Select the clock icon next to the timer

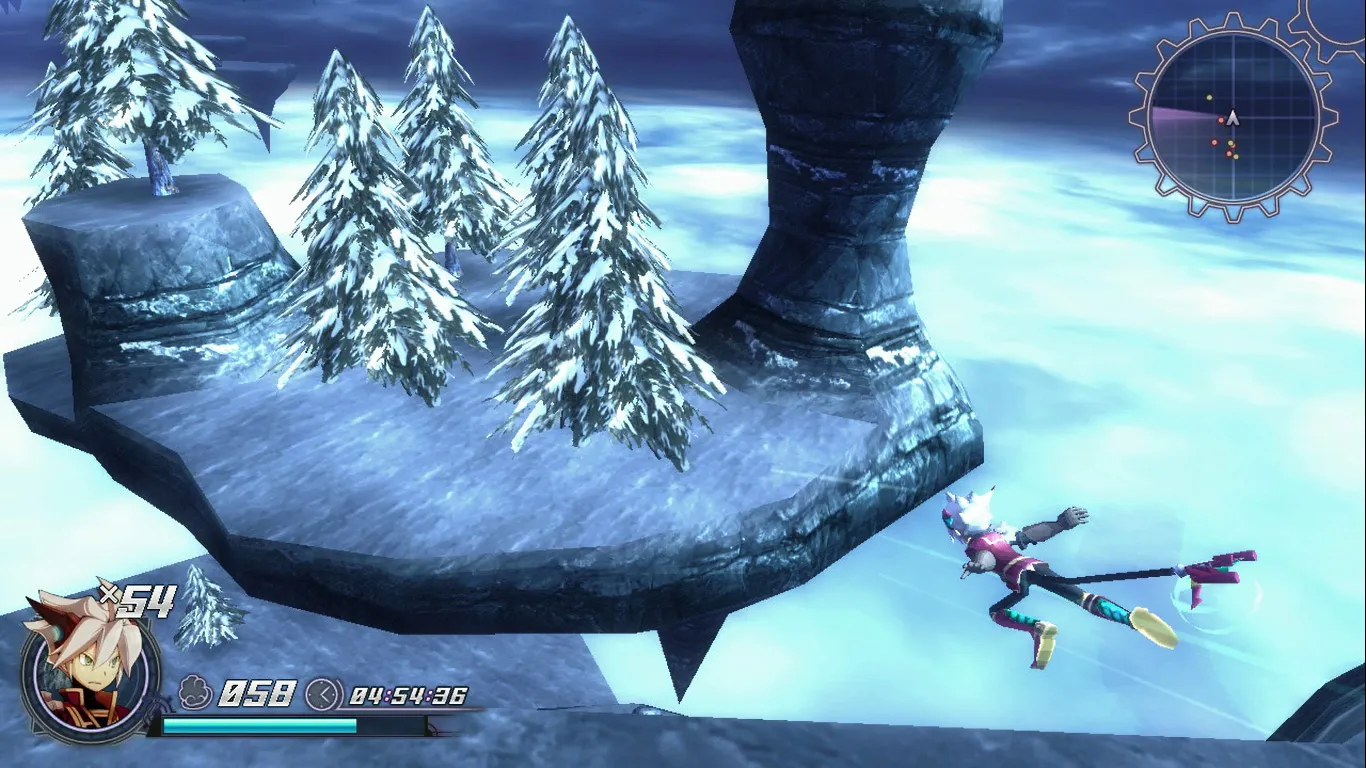pos(324,695)
